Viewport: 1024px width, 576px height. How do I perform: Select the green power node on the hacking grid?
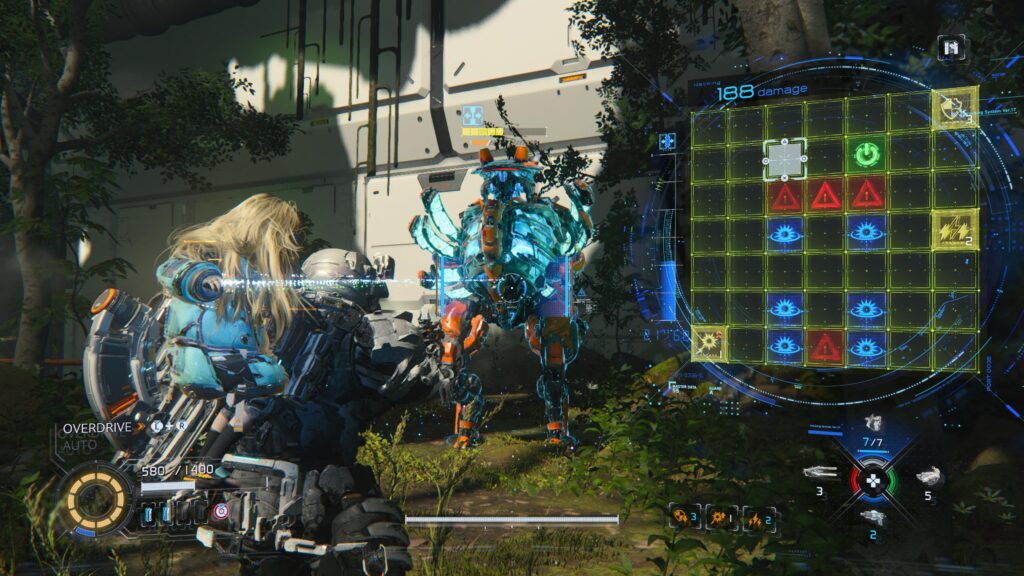click(865, 156)
